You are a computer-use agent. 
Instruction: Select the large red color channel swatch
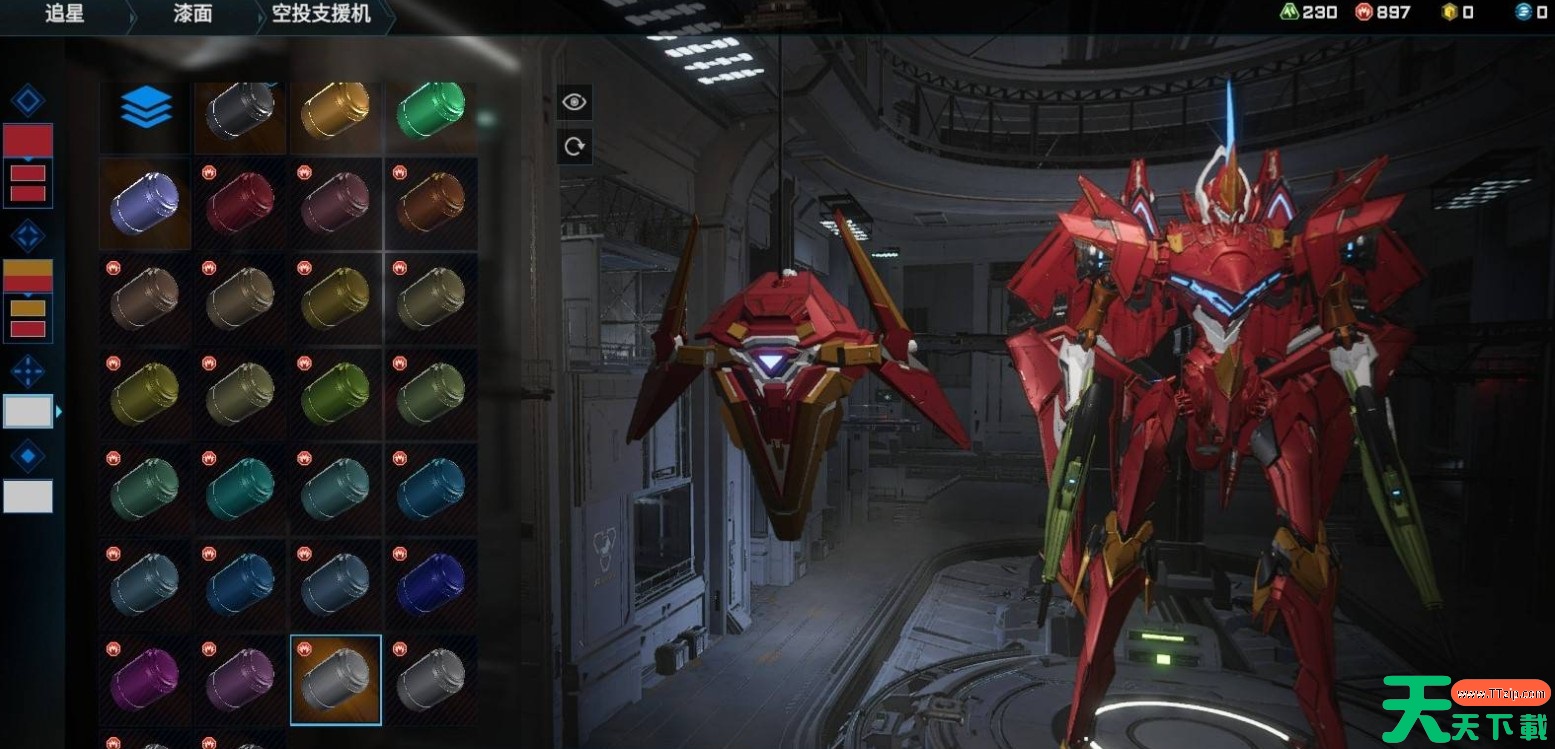point(28,141)
